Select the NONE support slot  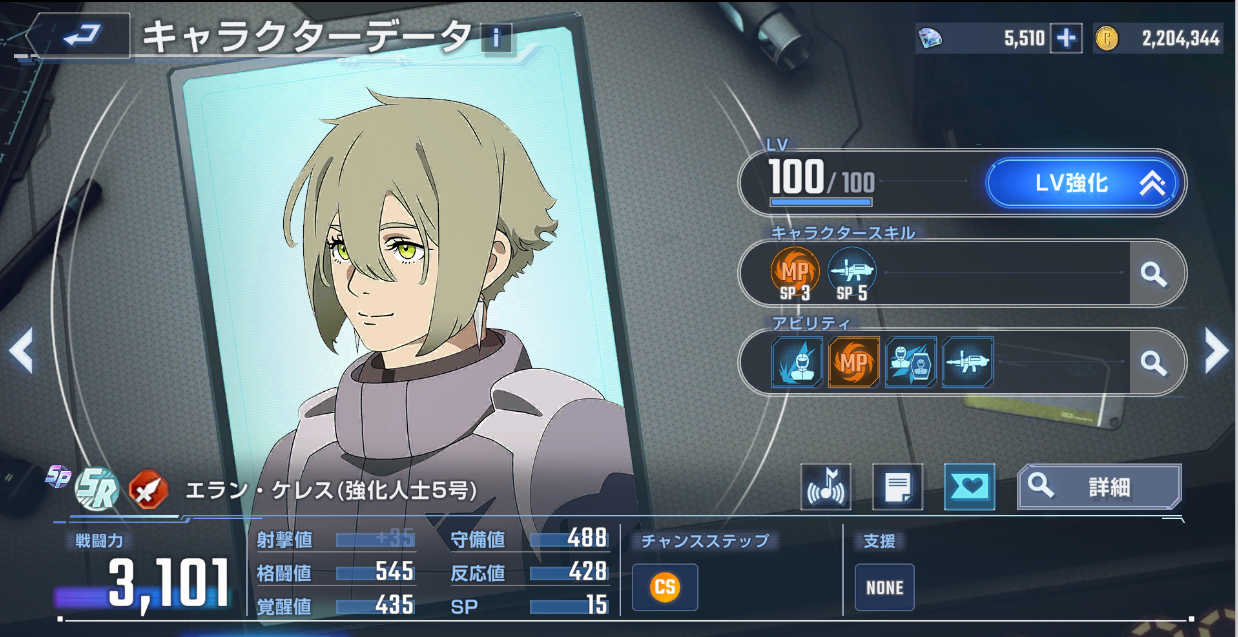(x=884, y=587)
